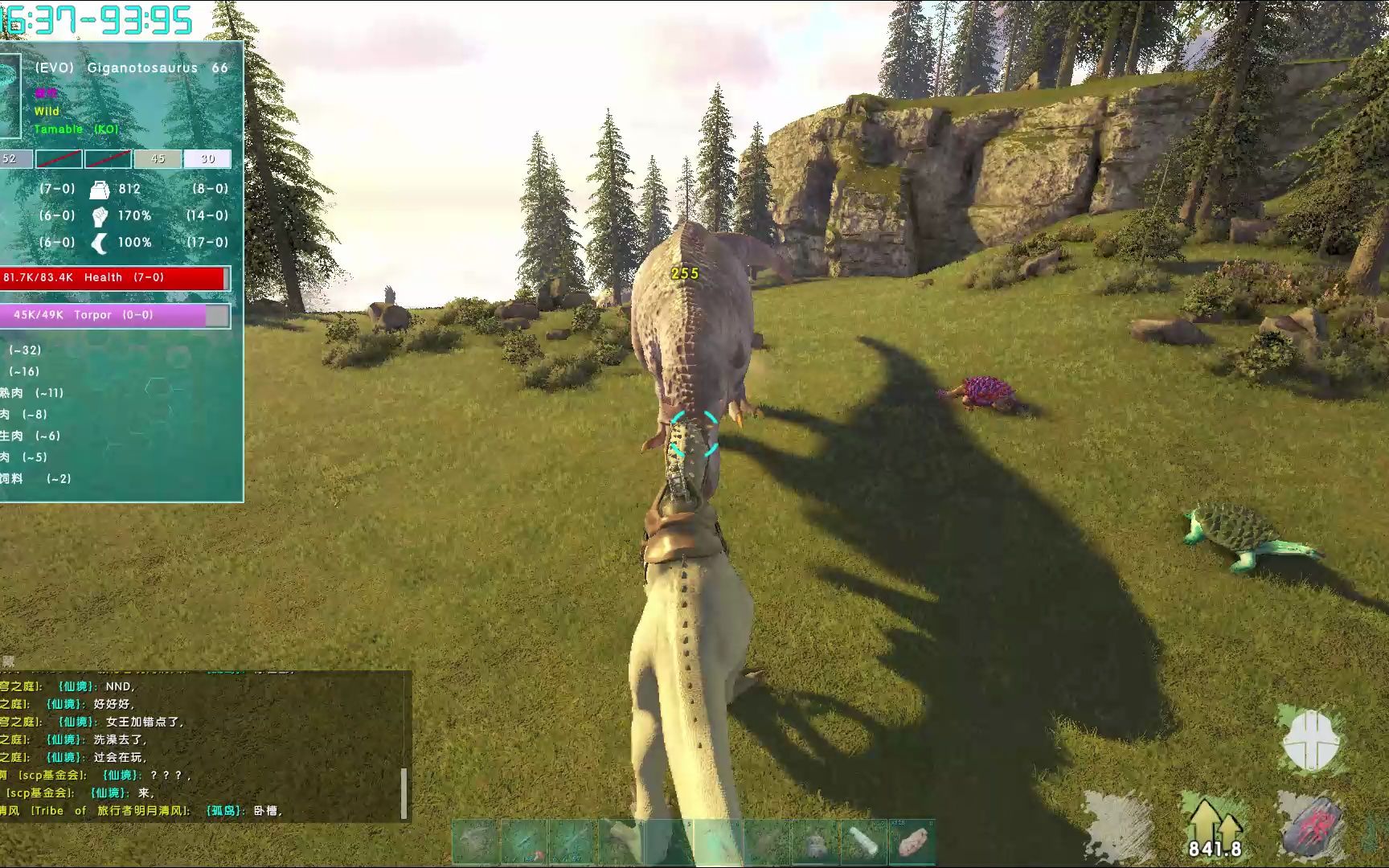Click the chat log scrollbar handle
The image size is (1389, 868).
[404, 793]
